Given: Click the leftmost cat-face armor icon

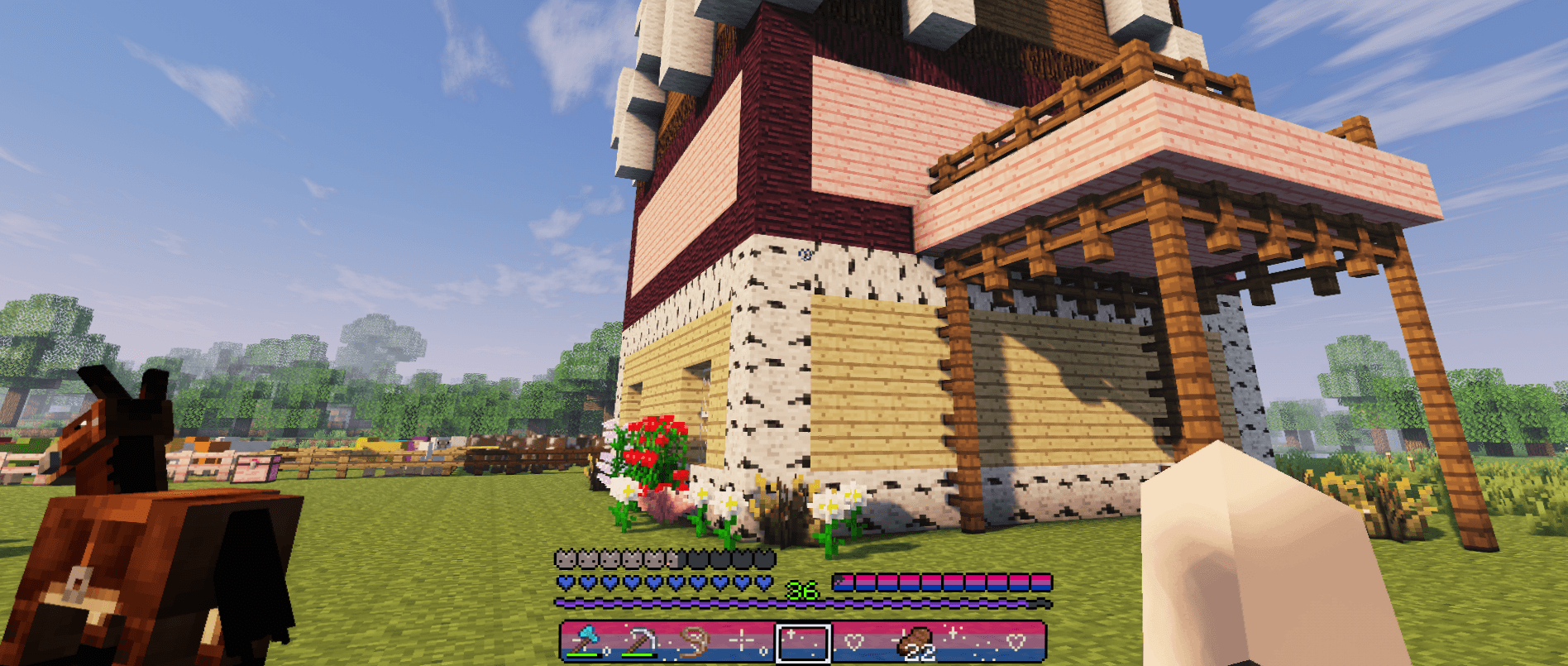Looking at the screenshot, I should click(566, 558).
